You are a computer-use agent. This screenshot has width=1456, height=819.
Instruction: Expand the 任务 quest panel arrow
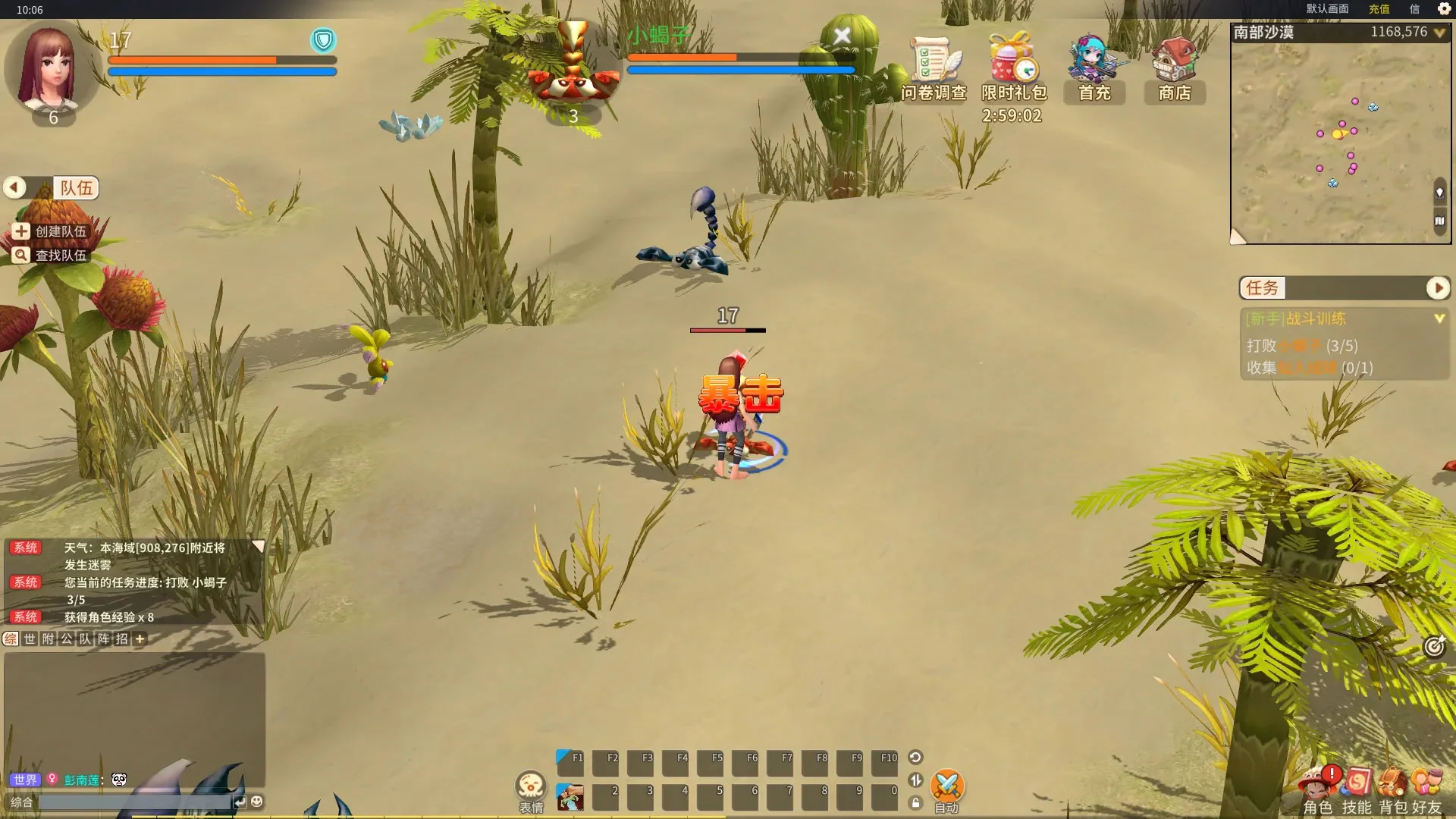pos(1438,288)
